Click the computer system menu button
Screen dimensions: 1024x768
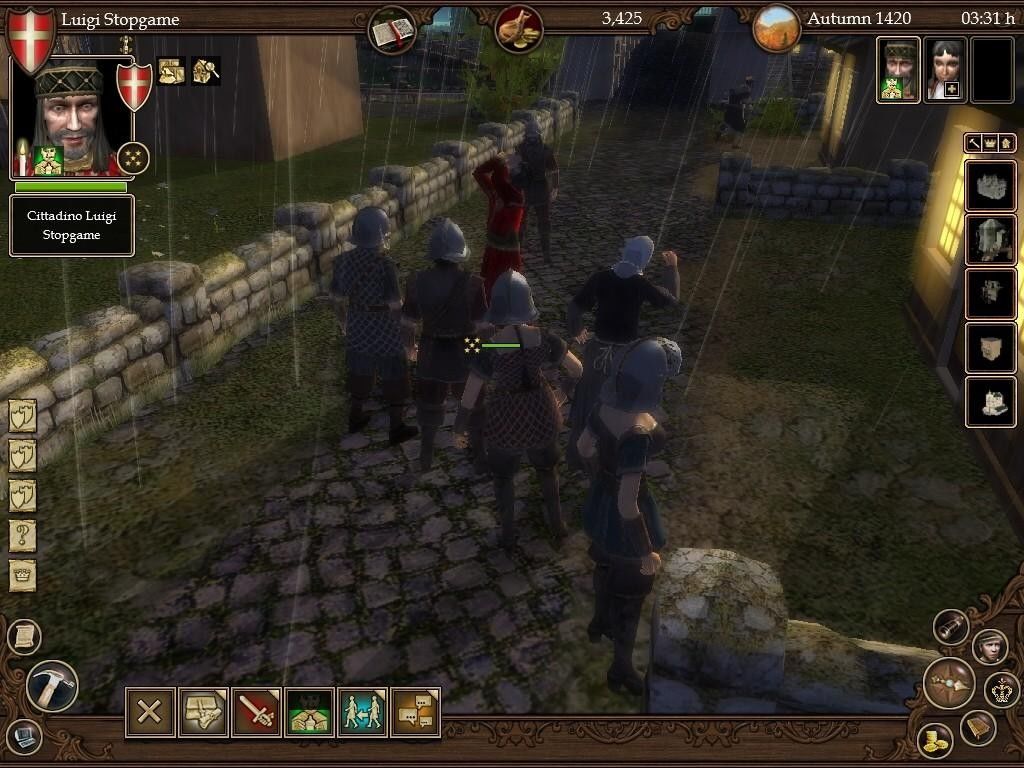click(x=24, y=738)
